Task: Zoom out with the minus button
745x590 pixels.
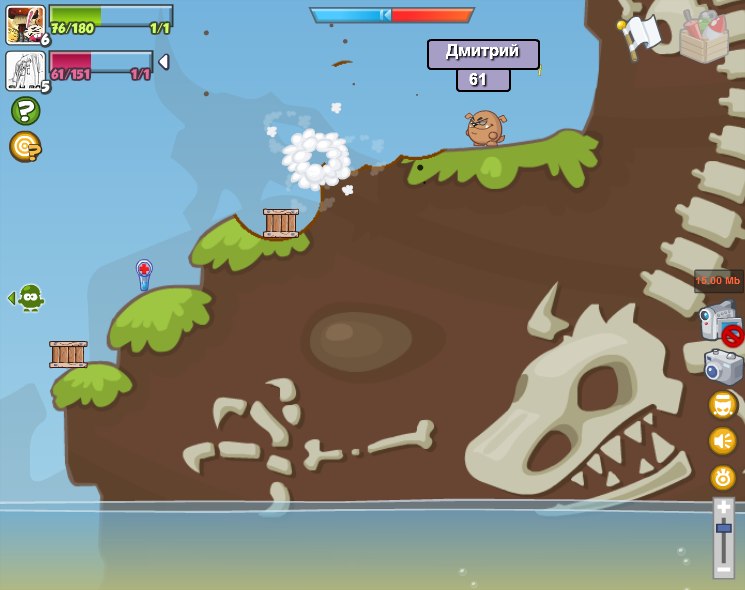Action: click(x=723, y=568)
